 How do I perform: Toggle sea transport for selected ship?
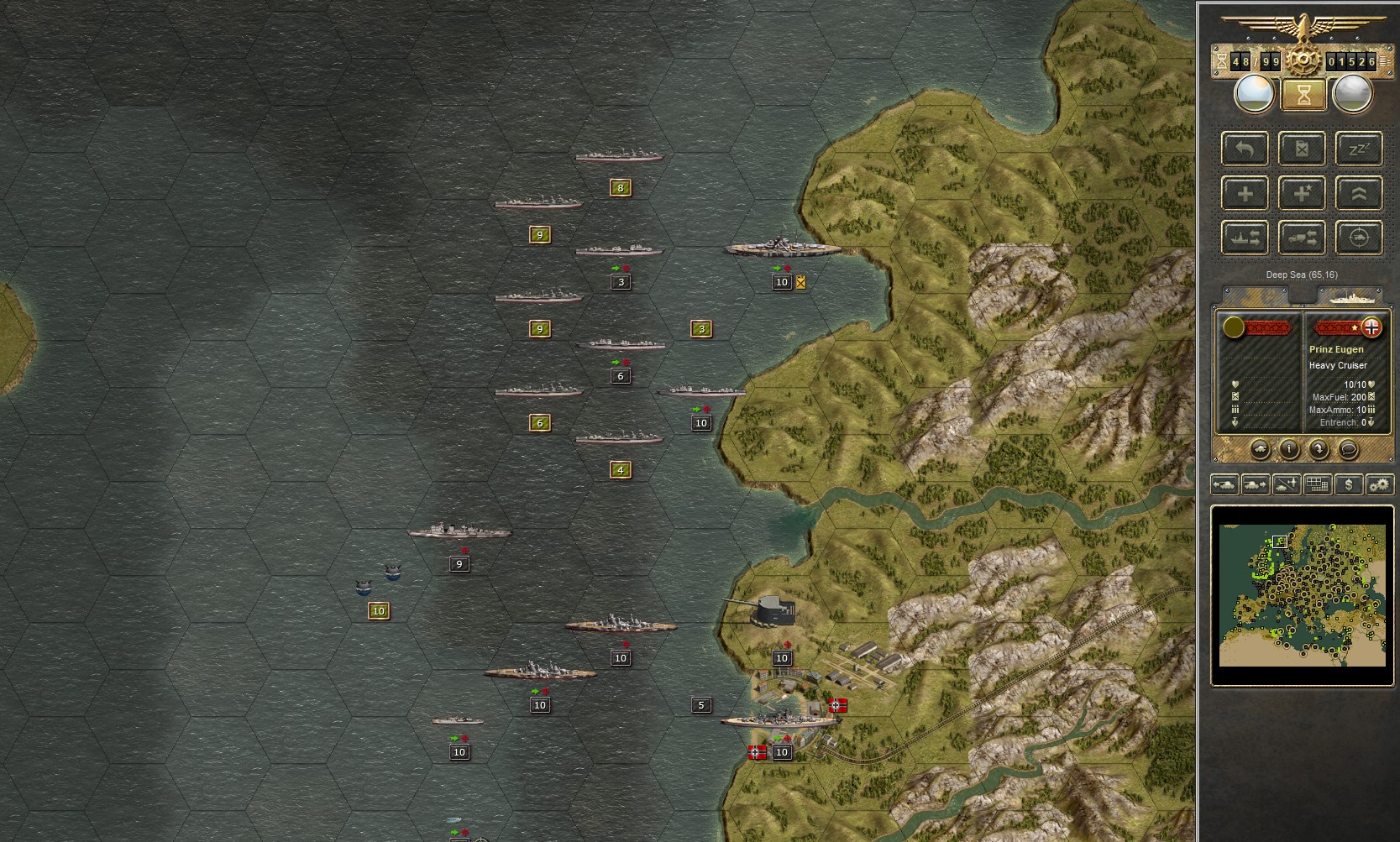1245,238
